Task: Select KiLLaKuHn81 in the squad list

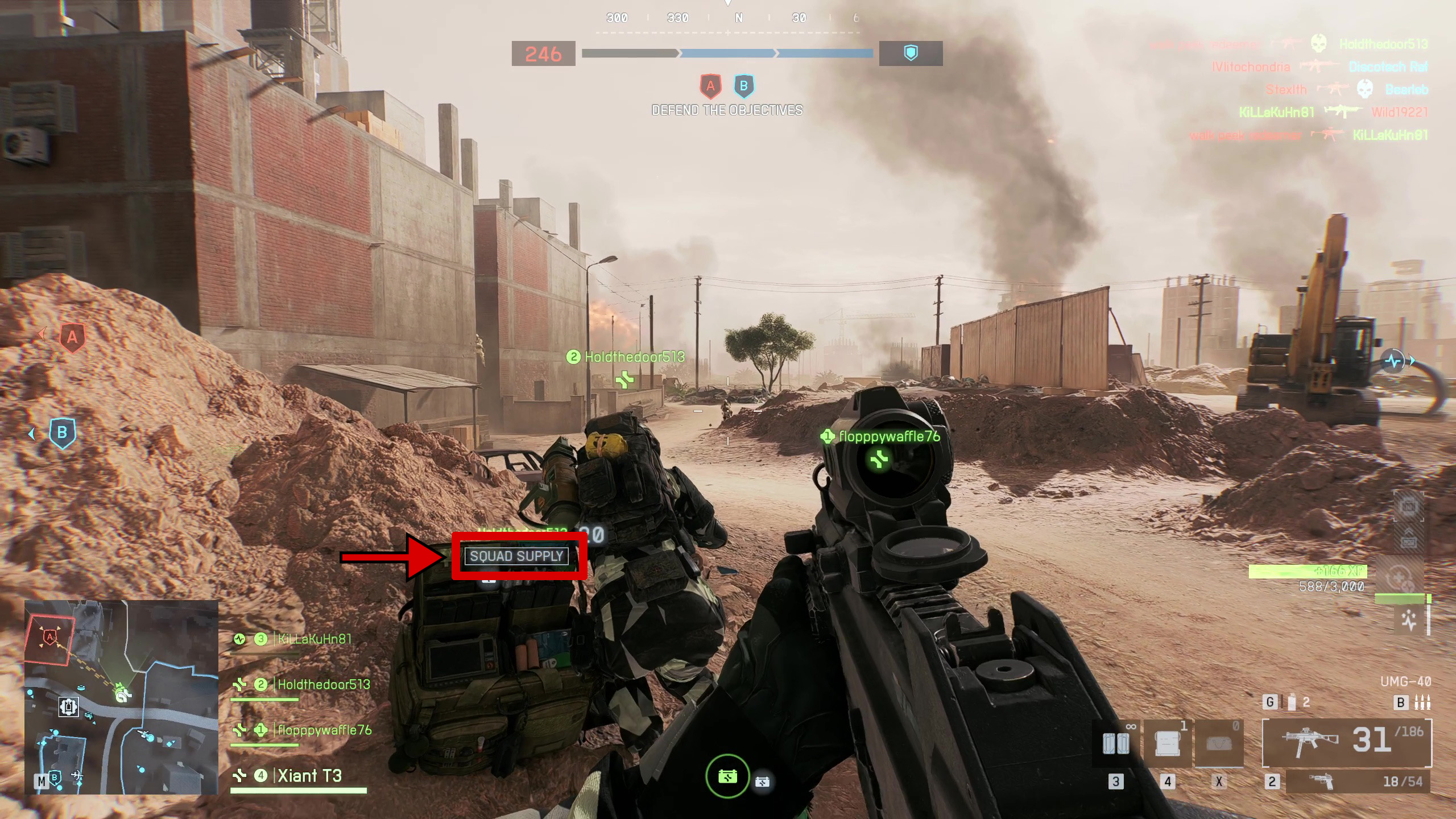Action: [x=314, y=639]
